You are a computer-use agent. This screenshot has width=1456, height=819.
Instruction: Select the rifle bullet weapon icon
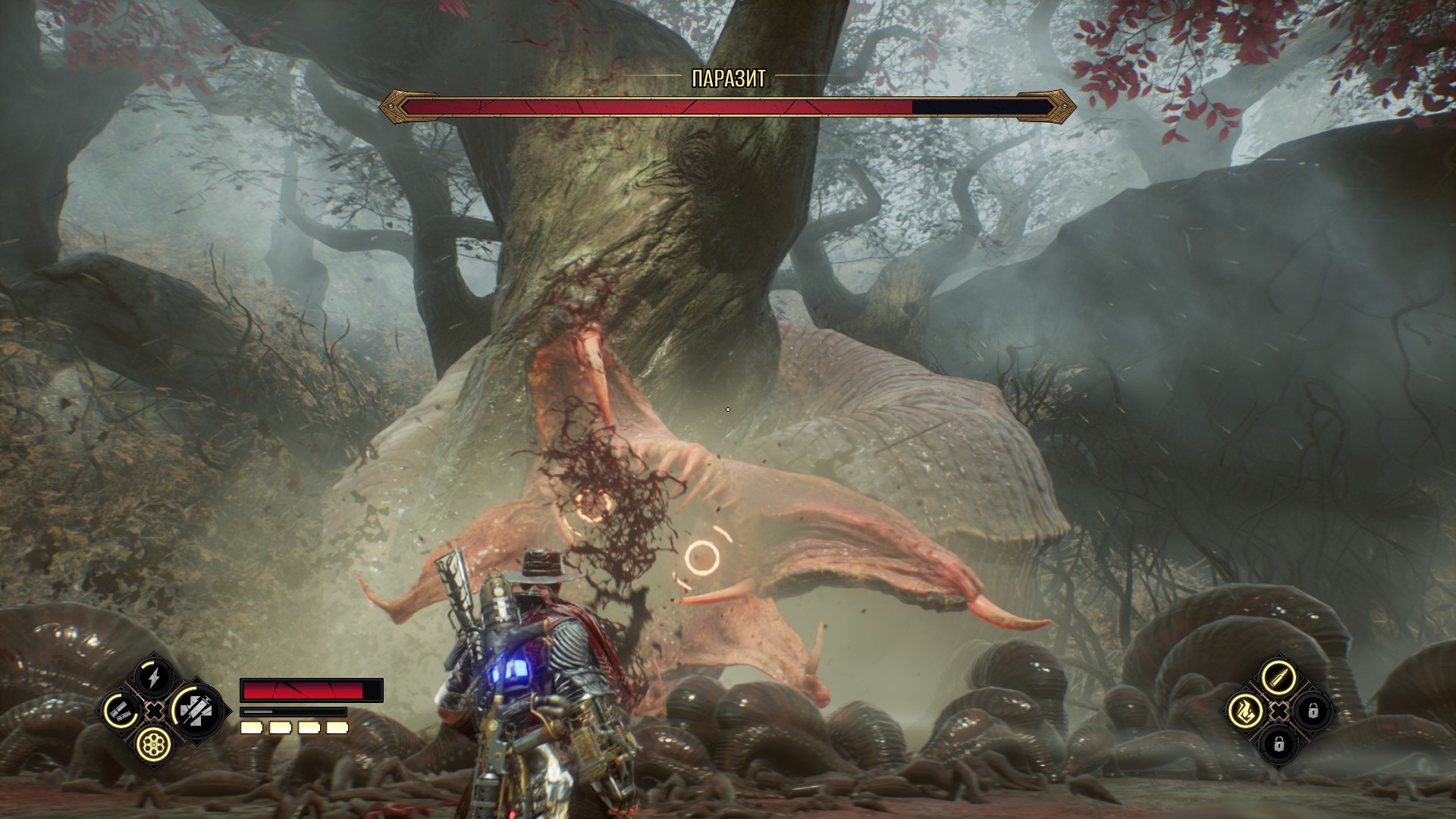1278,677
